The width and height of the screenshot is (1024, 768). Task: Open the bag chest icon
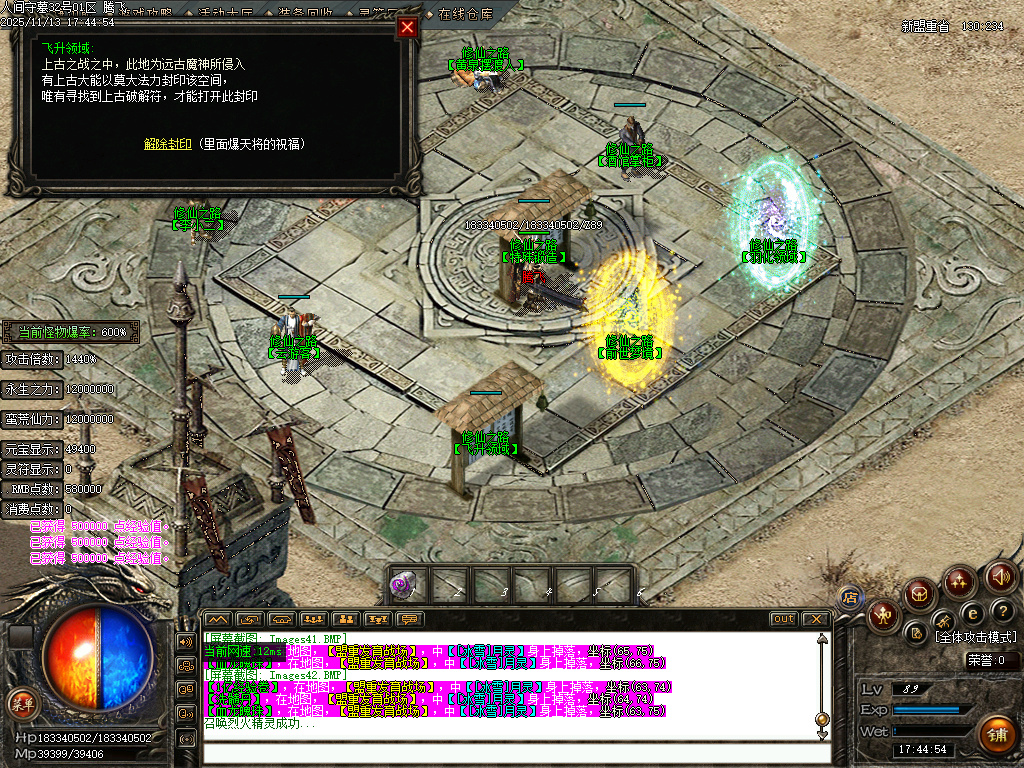[920, 594]
